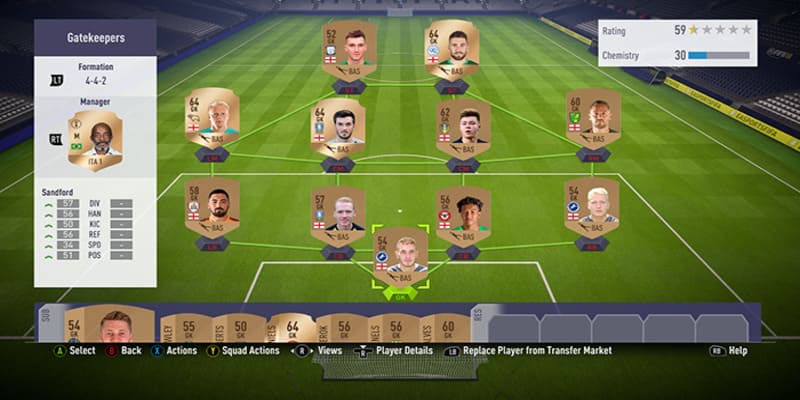Image resolution: width=800 pixels, height=400 pixels.
Task: Select the 60-rated right midfielder card
Action: click(x=593, y=118)
